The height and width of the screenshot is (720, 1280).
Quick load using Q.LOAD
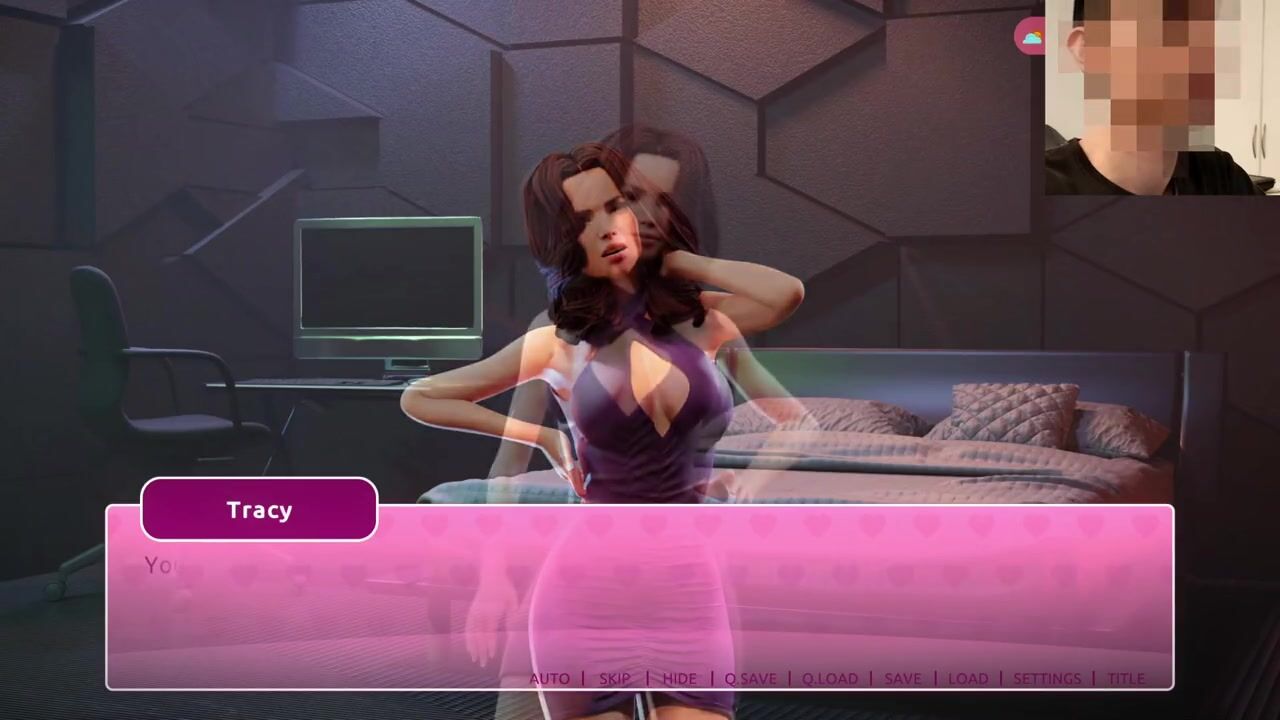pyautogui.click(x=830, y=678)
